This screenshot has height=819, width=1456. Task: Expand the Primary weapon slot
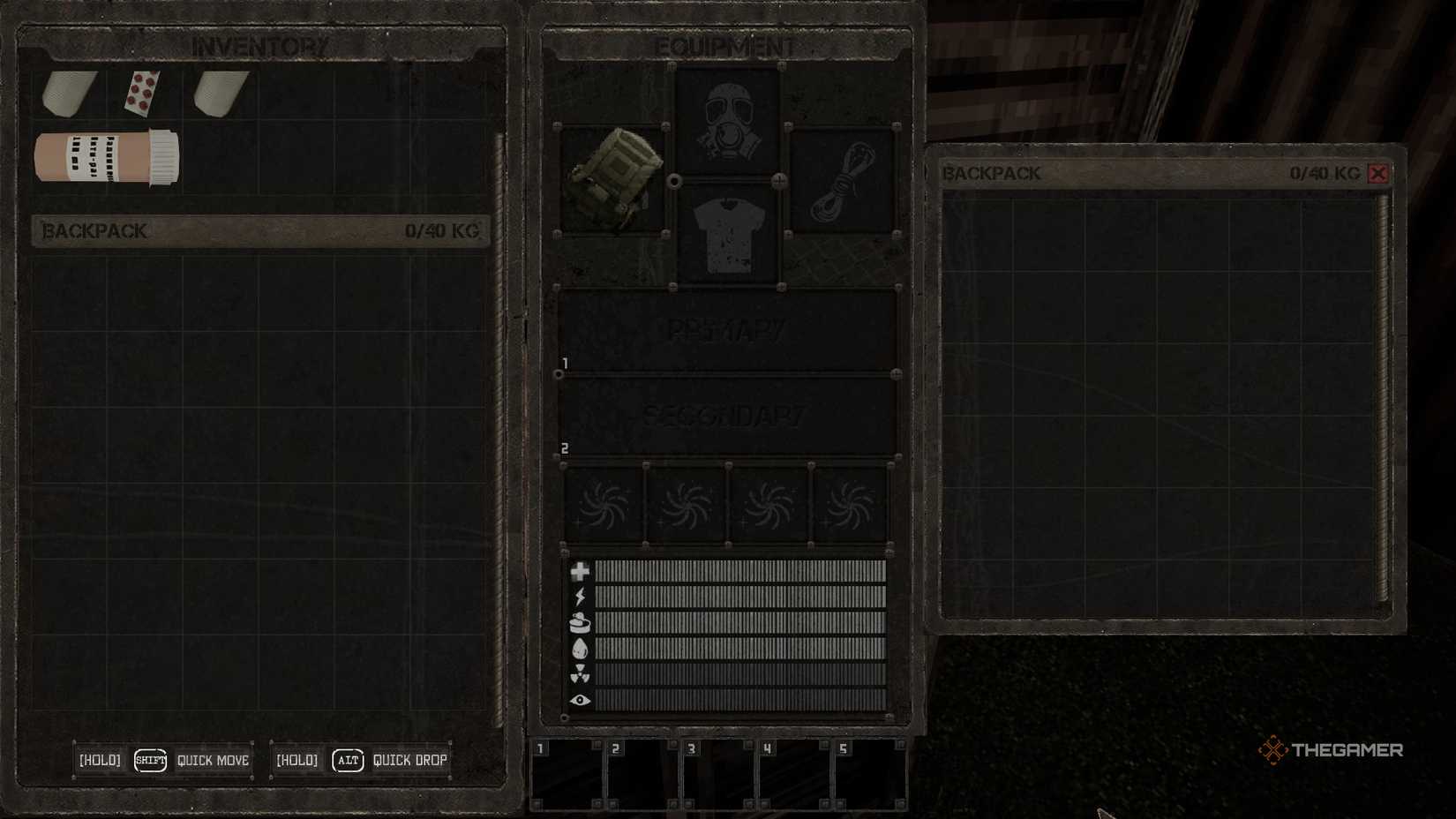click(728, 327)
